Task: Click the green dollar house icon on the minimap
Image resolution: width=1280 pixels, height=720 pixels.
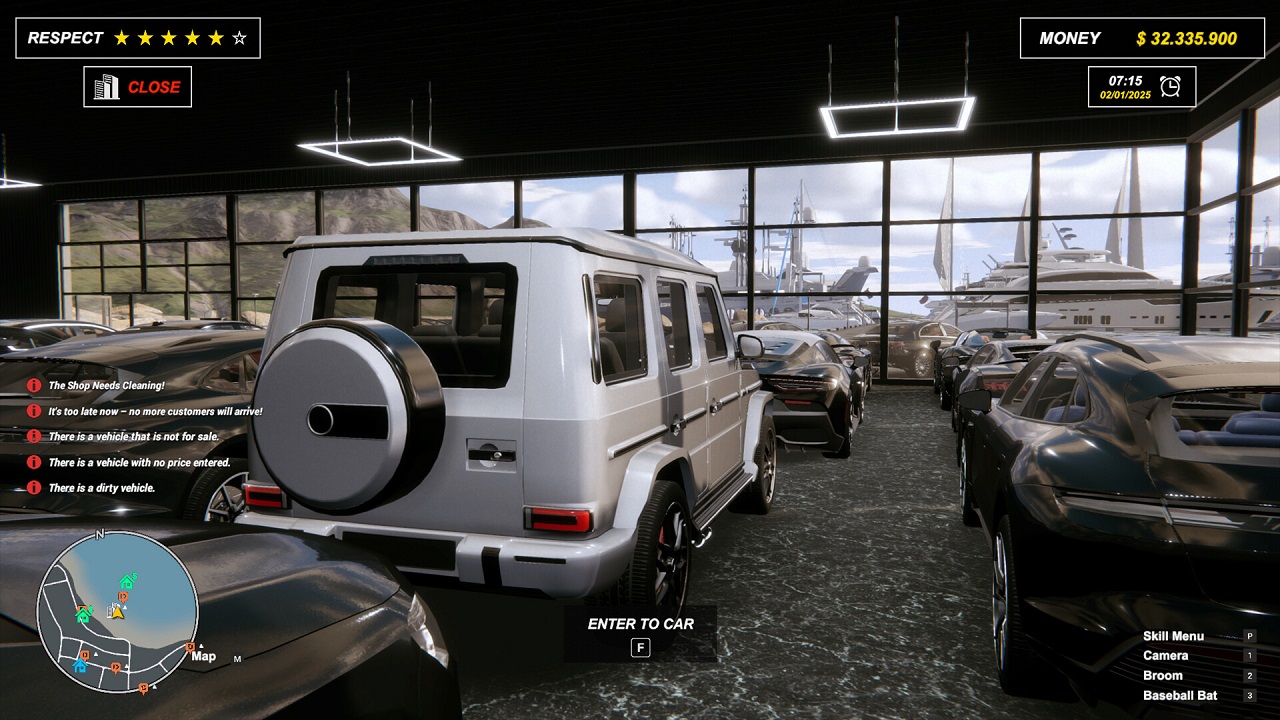Action: (126, 581)
